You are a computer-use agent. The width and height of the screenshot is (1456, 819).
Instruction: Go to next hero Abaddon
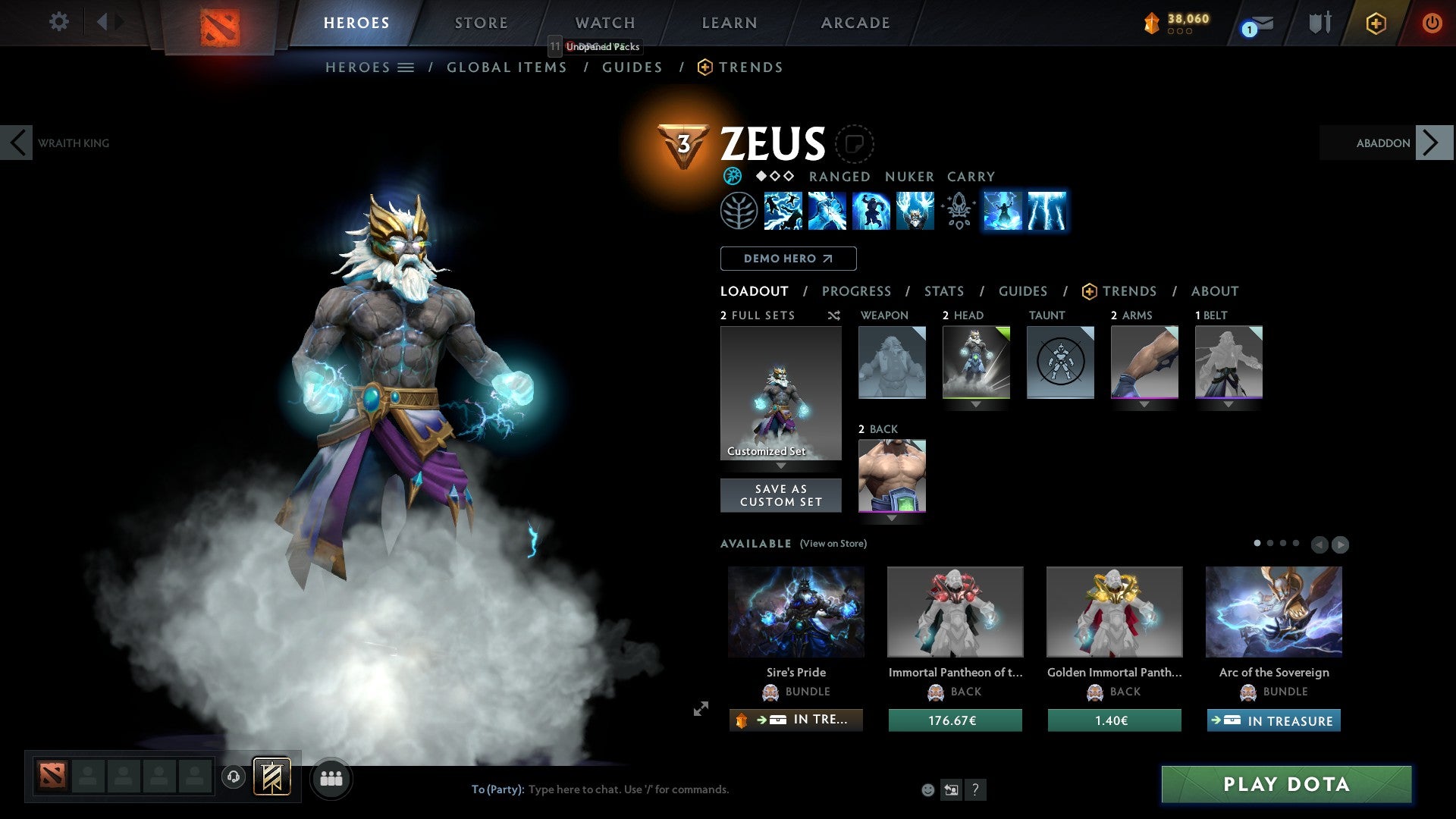click(x=1432, y=143)
